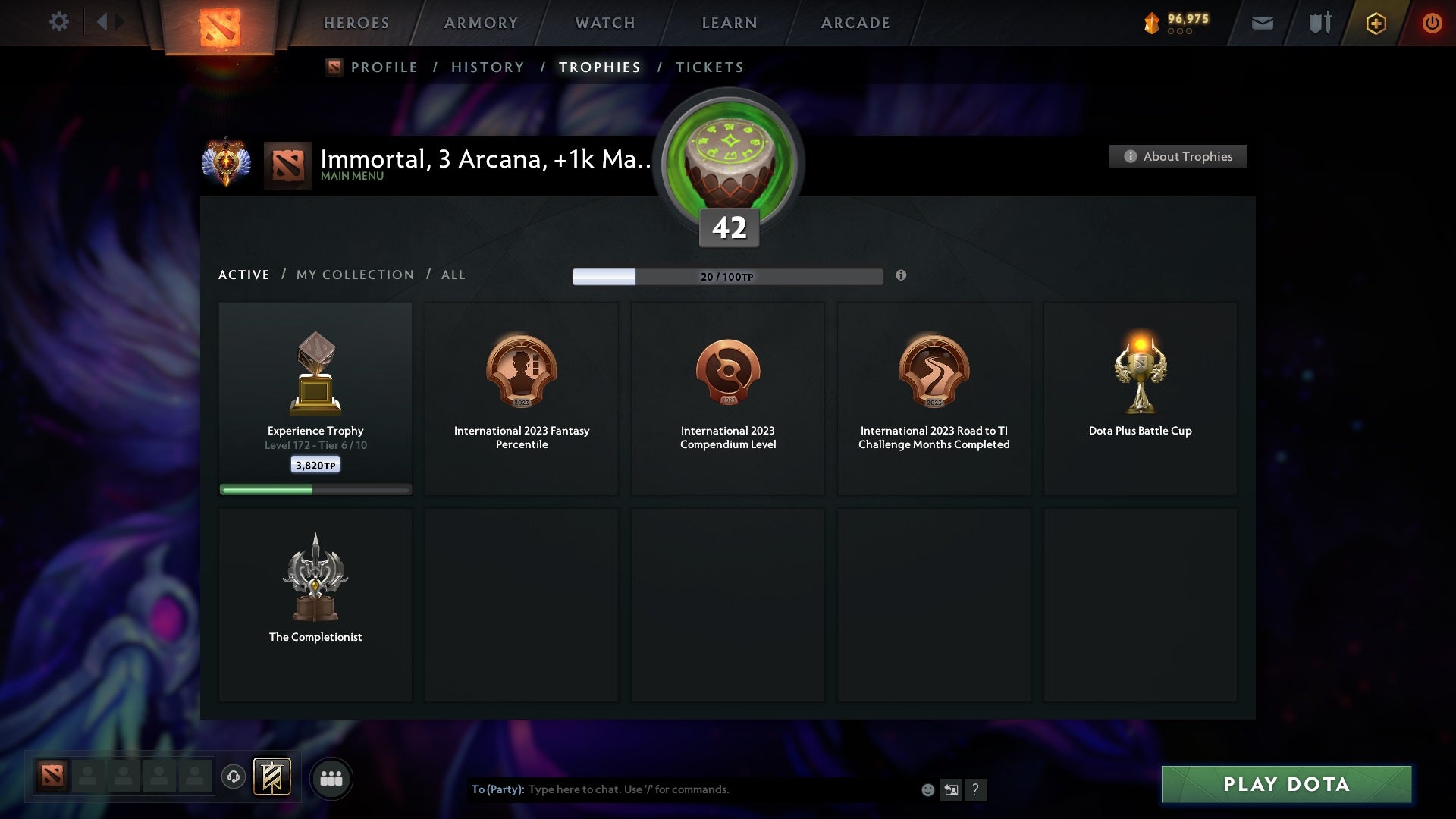Click the About Trophies button
This screenshot has width=1456, height=819.
[x=1178, y=156]
